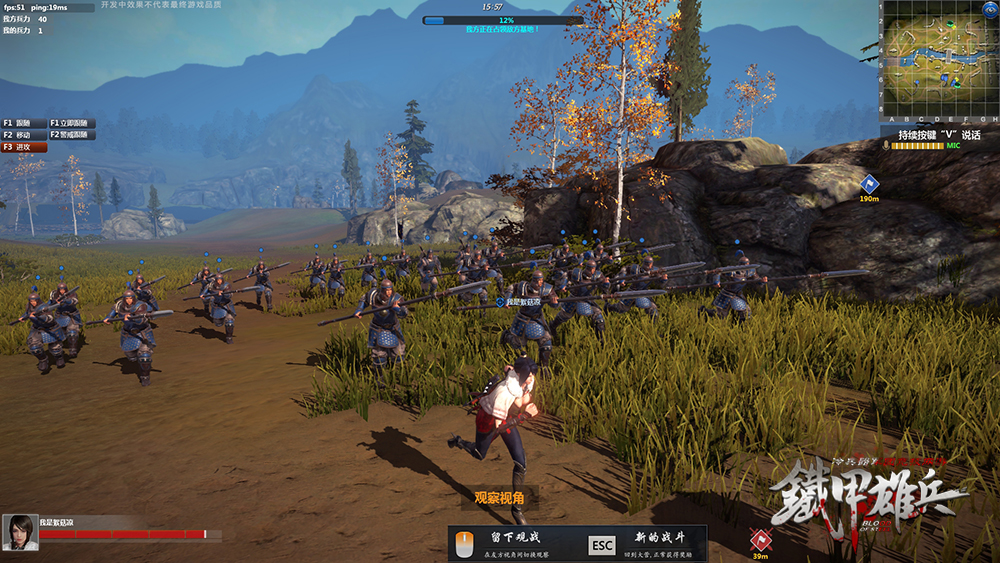This screenshot has width=1000, height=563.
Task: Activate the F3 进攻 attack command
Action: [x=24, y=147]
